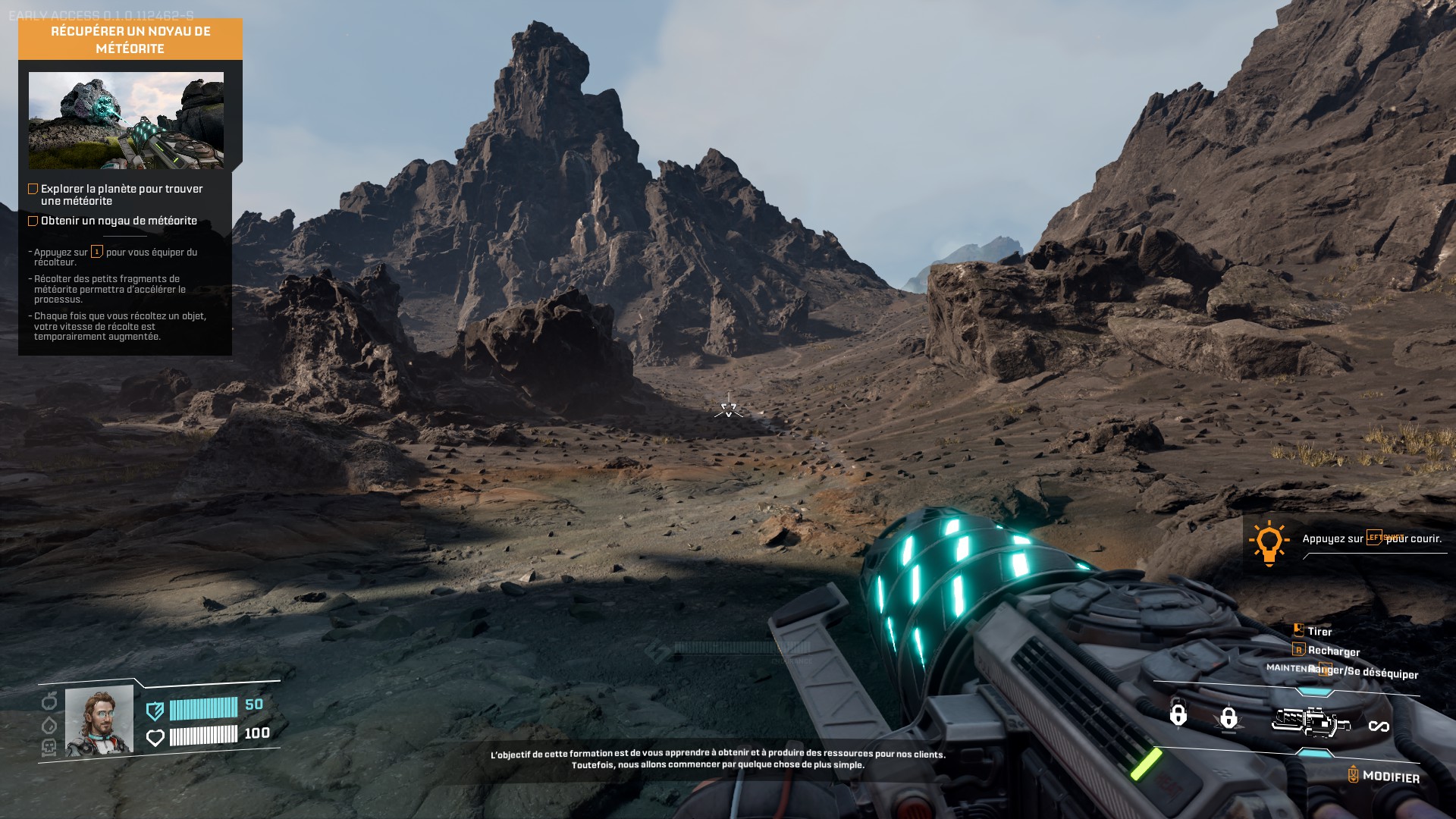1456x819 pixels.
Task: Tick the 'Explorer la planète' objective checkbox
Action: 33,189
